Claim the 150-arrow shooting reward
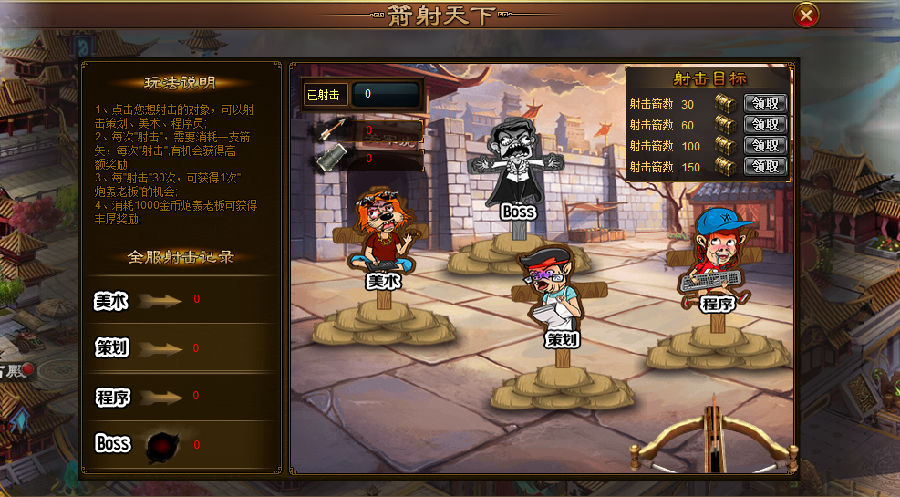Viewport: 900px width, 497px height. point(766,166)
